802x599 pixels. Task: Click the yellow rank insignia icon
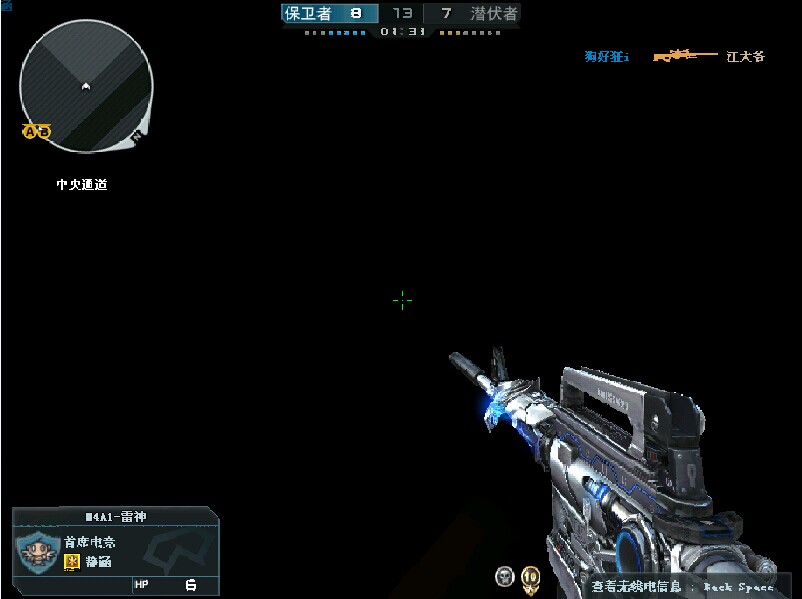click(x=72, y=562)
